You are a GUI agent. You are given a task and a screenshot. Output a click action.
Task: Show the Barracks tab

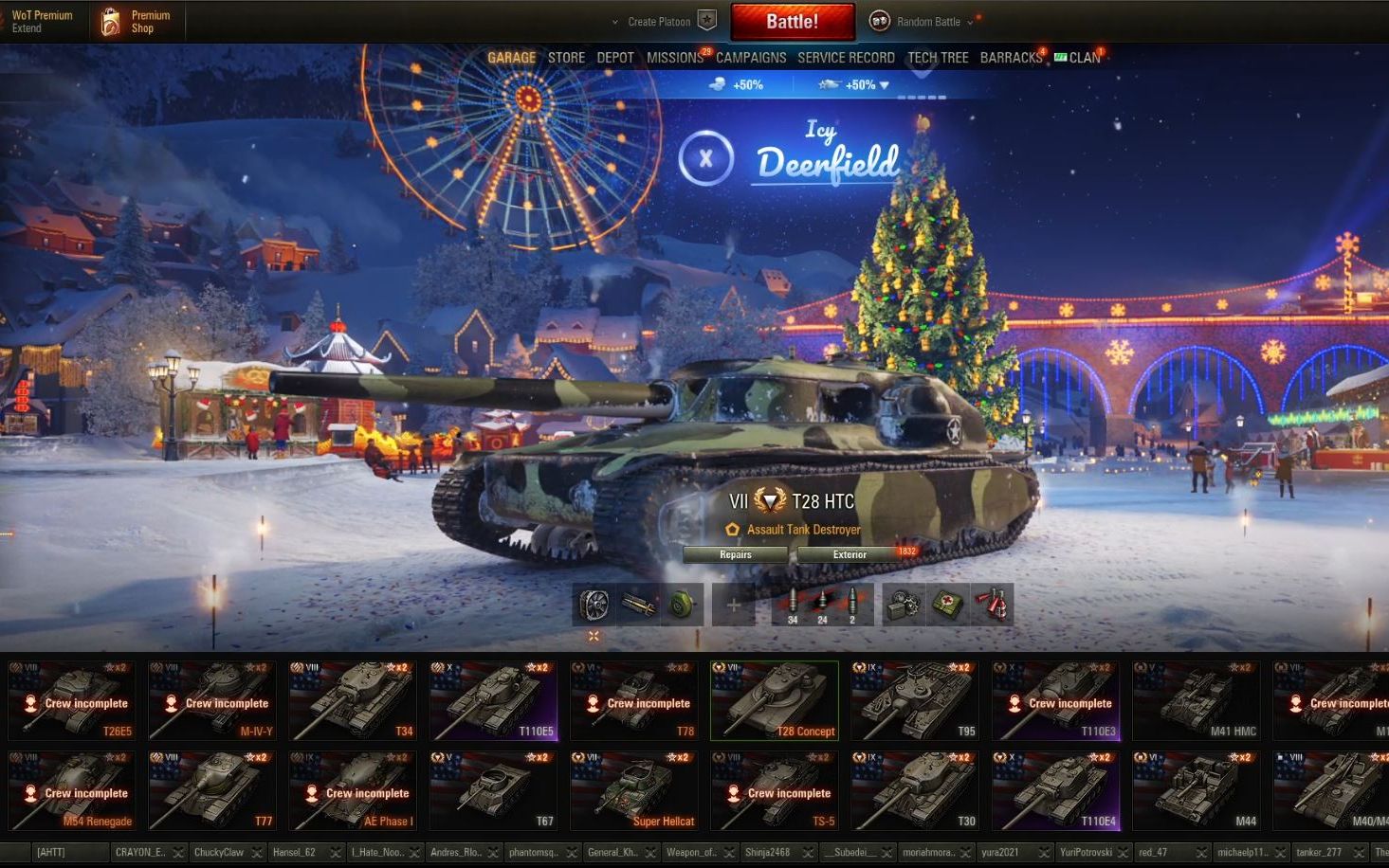coord(1011,58)
